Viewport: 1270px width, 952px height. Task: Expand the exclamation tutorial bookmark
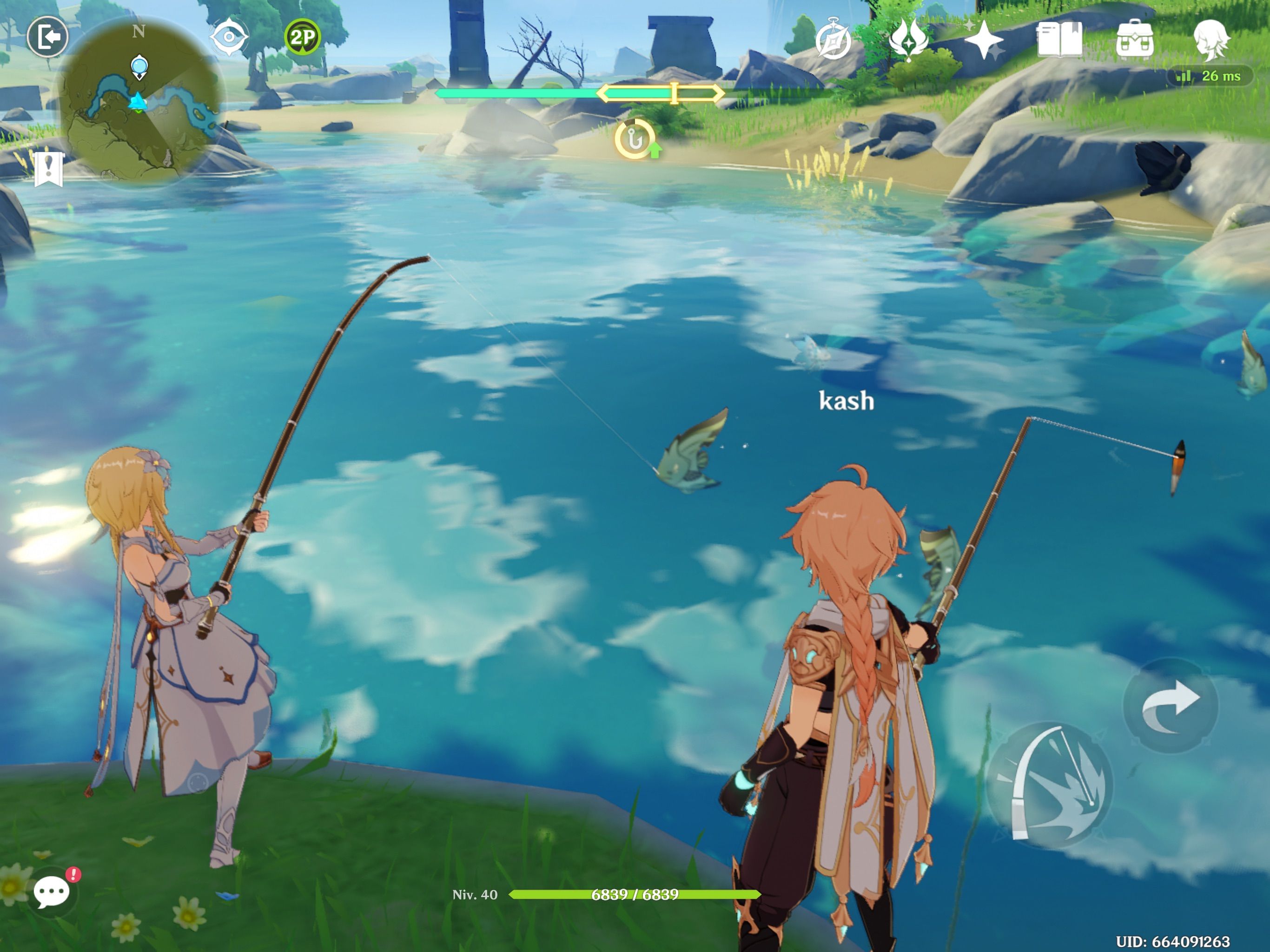(x=49, y=169)
